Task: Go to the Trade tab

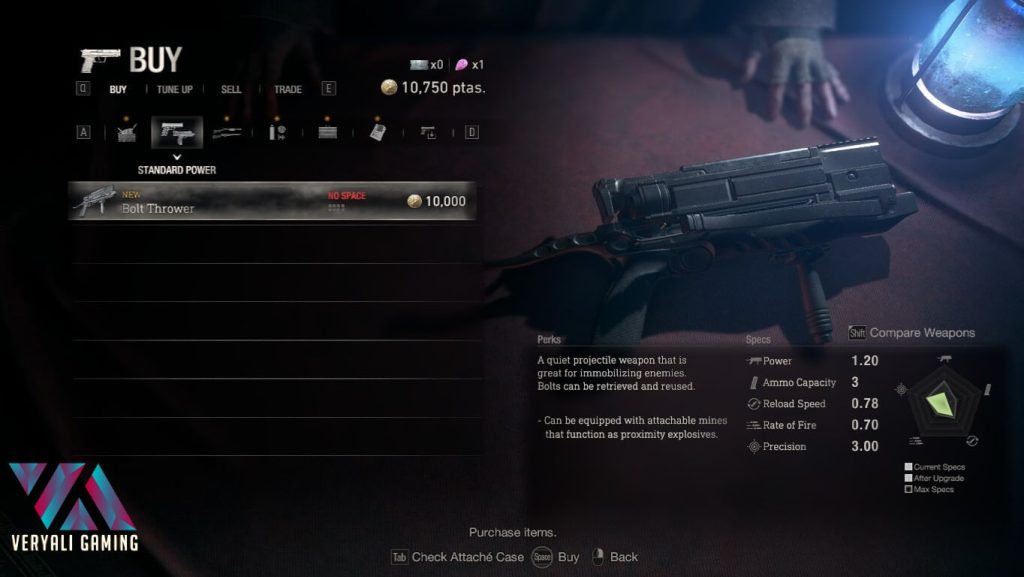Action: point(288,89)
